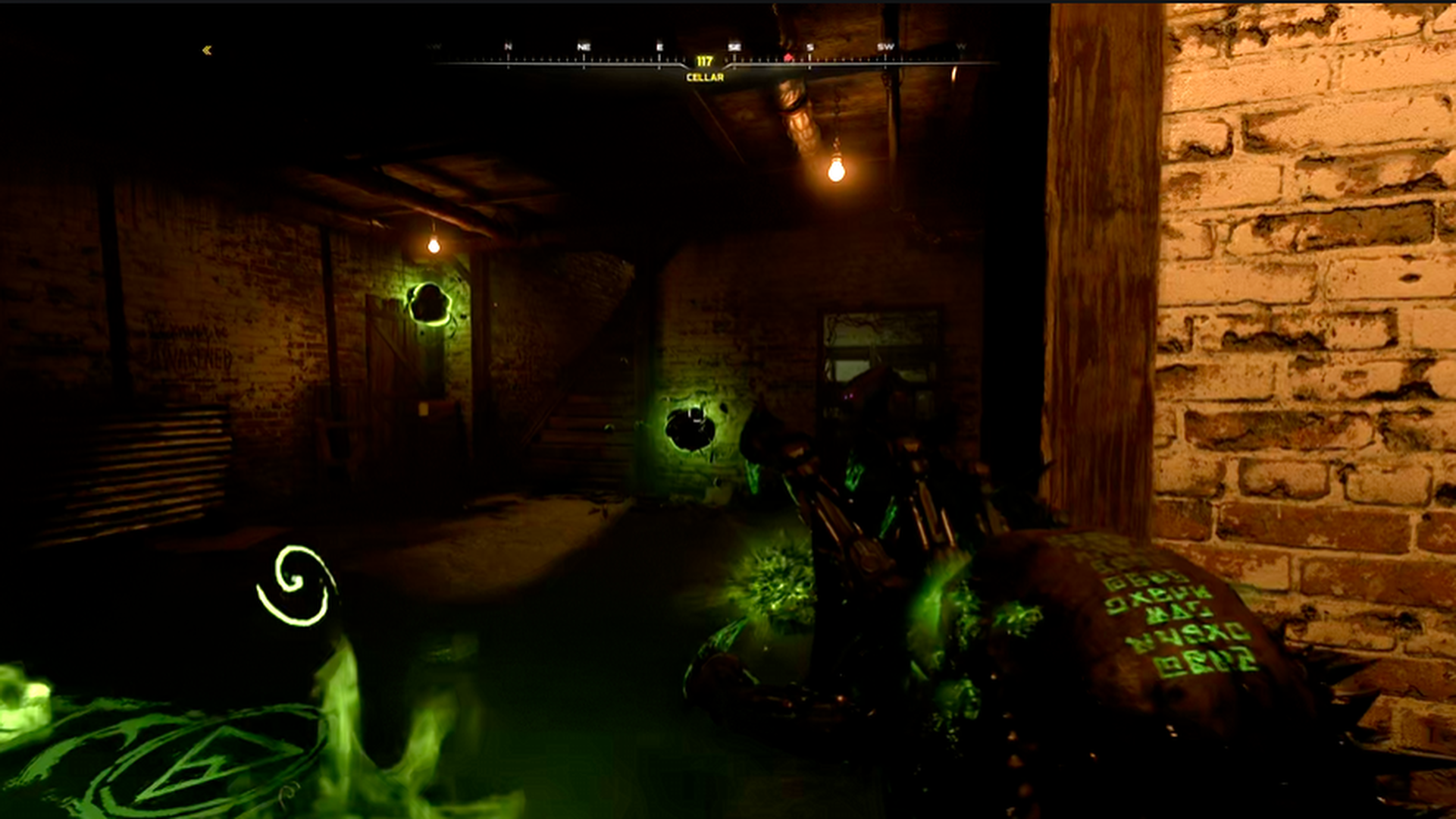Click the yellow heading value 117
The image size is (1456, 819).
(704, 59)
